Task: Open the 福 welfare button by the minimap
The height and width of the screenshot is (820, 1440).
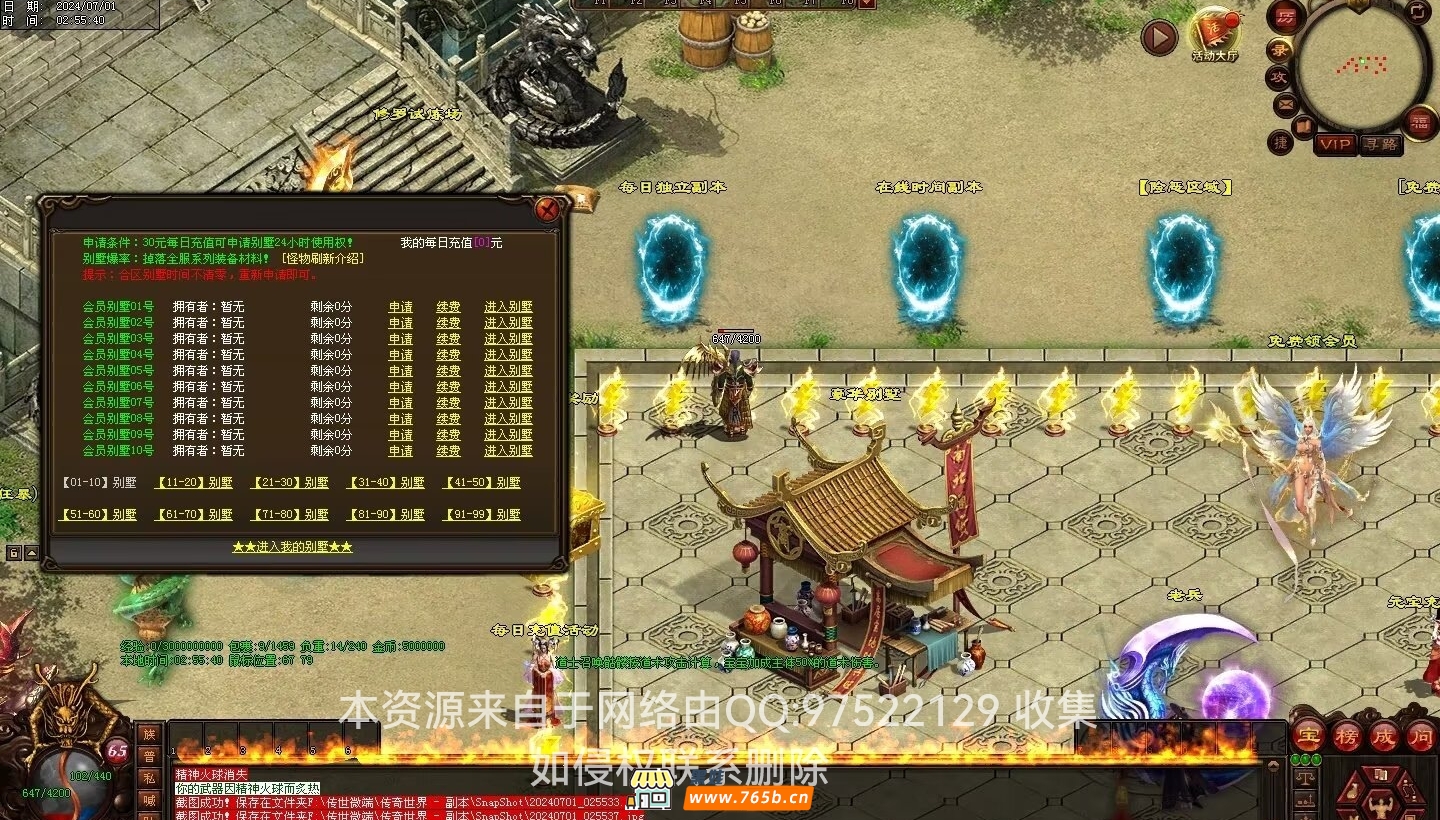Action: tap(1420, 122)
